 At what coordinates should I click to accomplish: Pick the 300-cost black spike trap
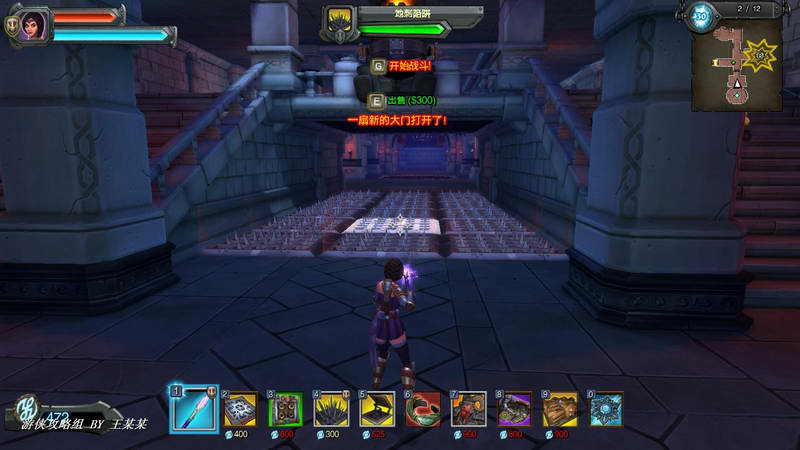332,409
